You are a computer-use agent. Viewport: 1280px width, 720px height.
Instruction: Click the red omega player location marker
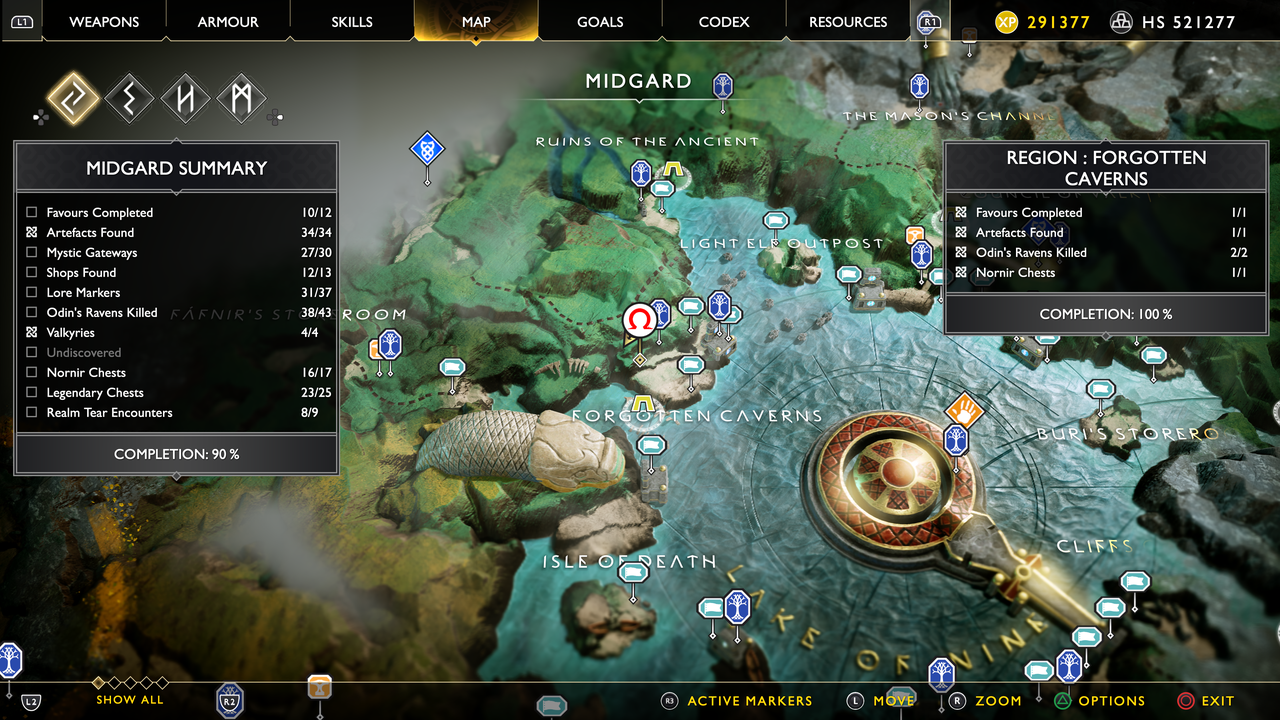tap(640, 320)
